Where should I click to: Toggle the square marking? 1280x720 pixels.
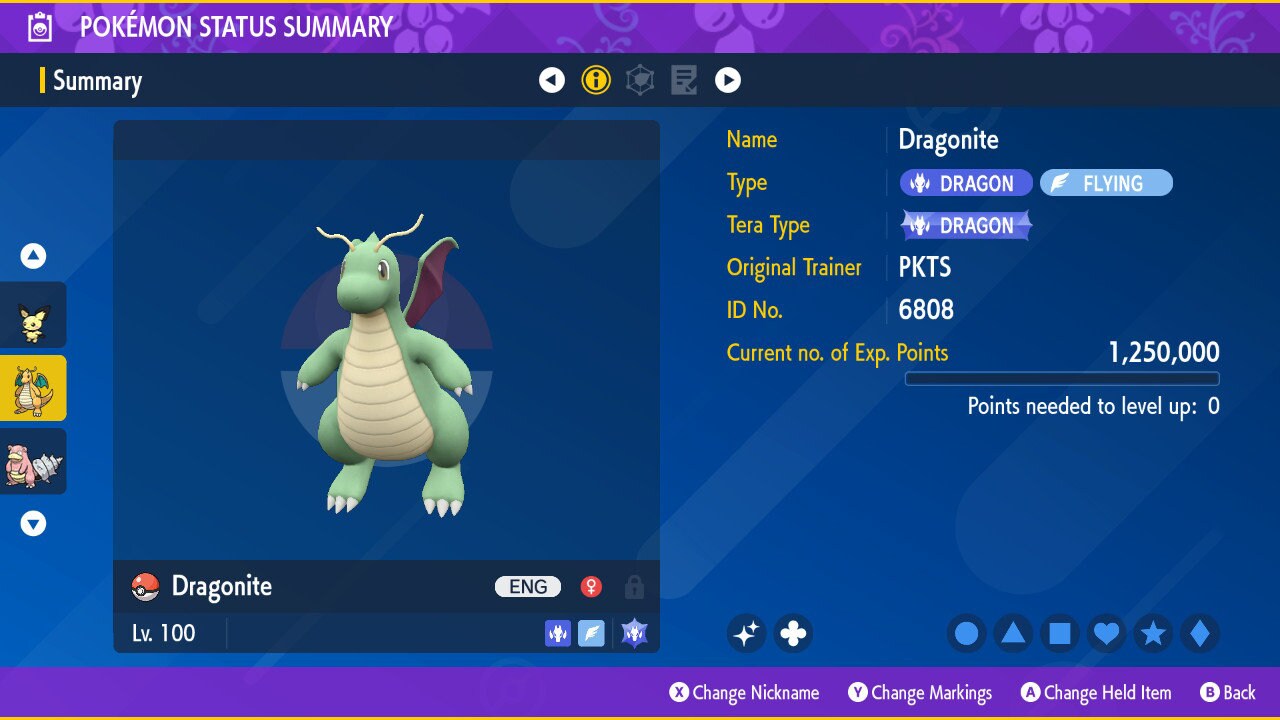pyautogui.click(x=1060, y=633)
